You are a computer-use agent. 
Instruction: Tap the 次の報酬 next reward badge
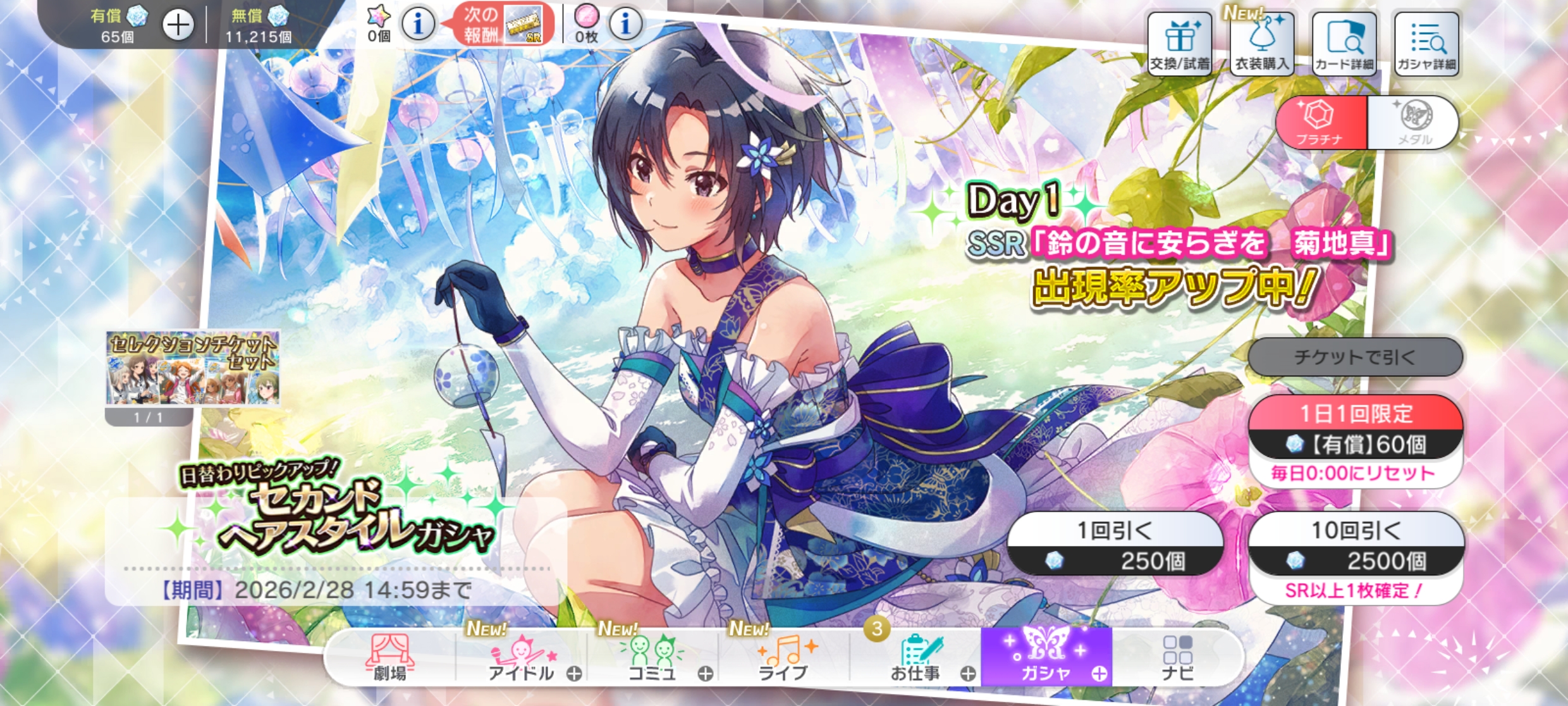(501, 25)
